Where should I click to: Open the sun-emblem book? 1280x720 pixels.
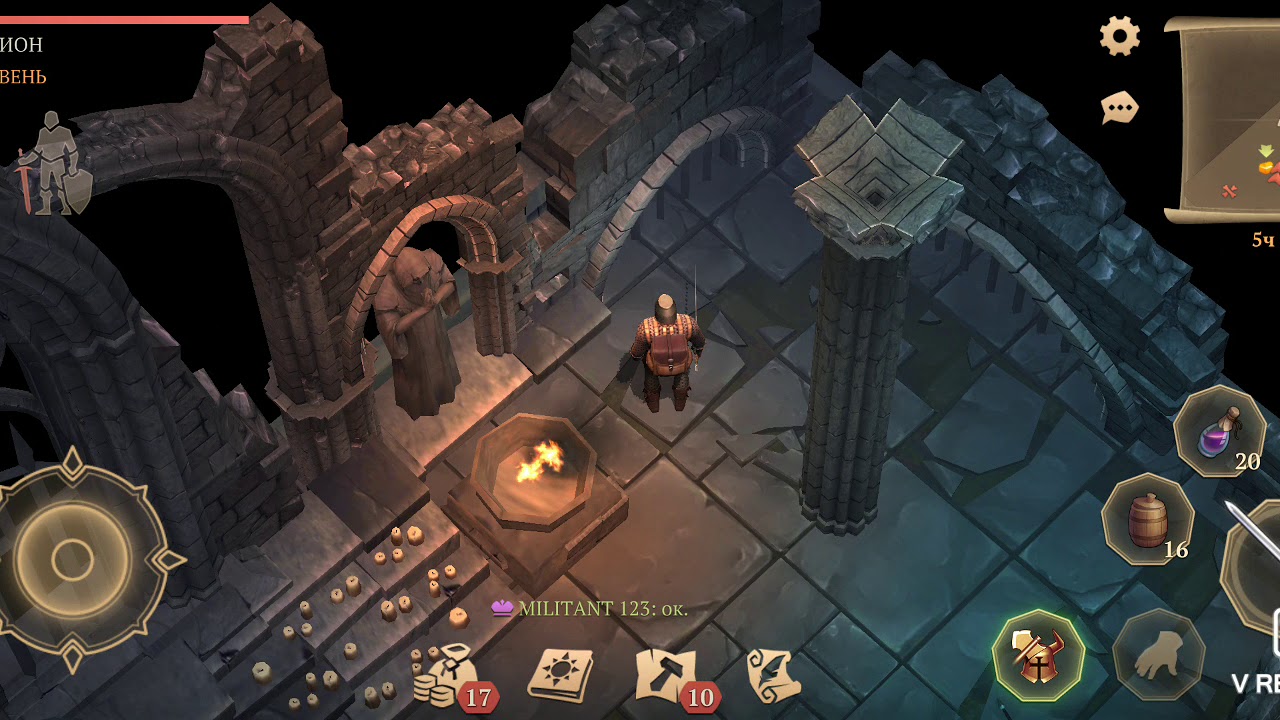(560, 677)
